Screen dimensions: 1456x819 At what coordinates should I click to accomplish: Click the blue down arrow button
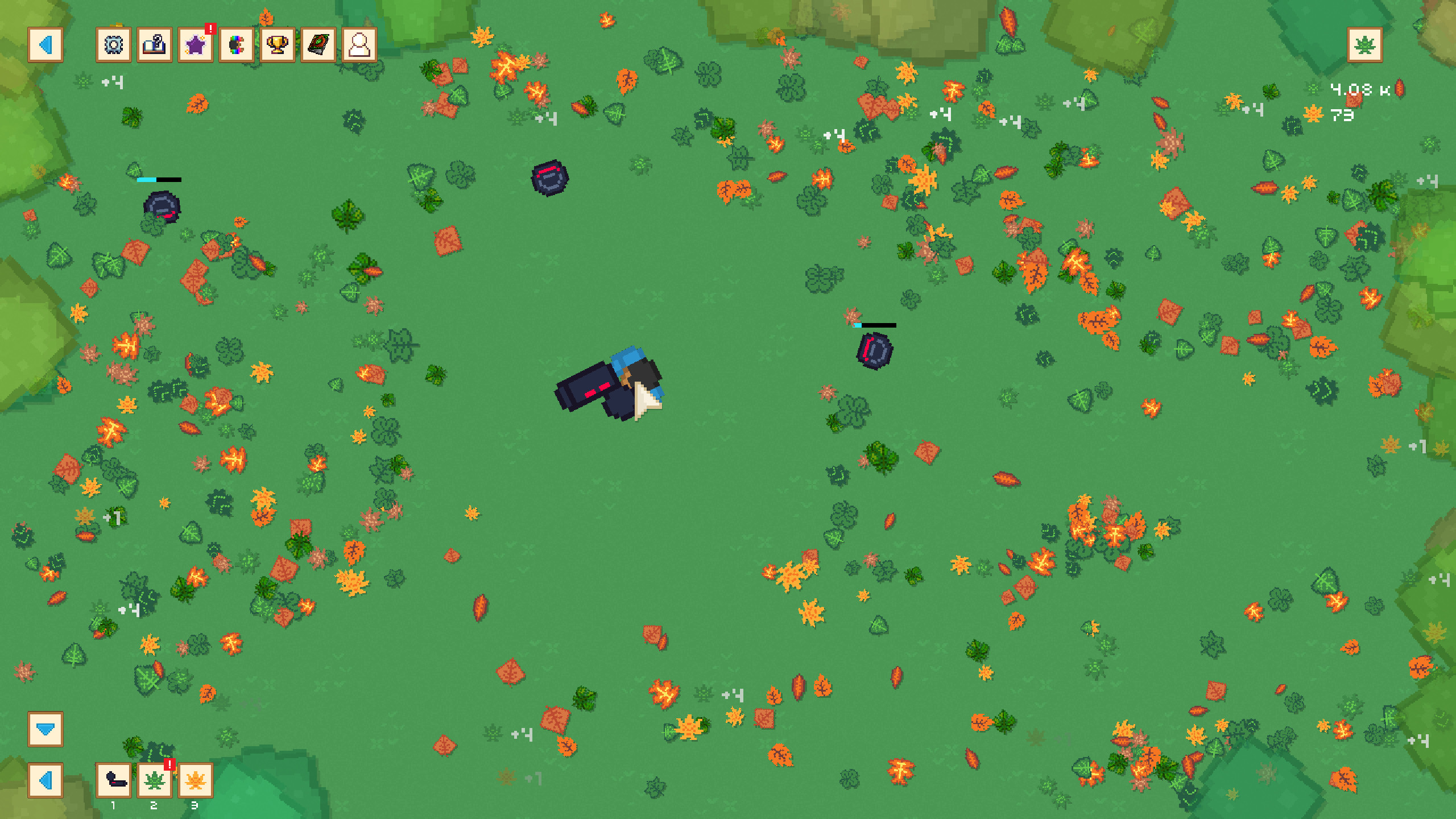click(x=45, y=729)
